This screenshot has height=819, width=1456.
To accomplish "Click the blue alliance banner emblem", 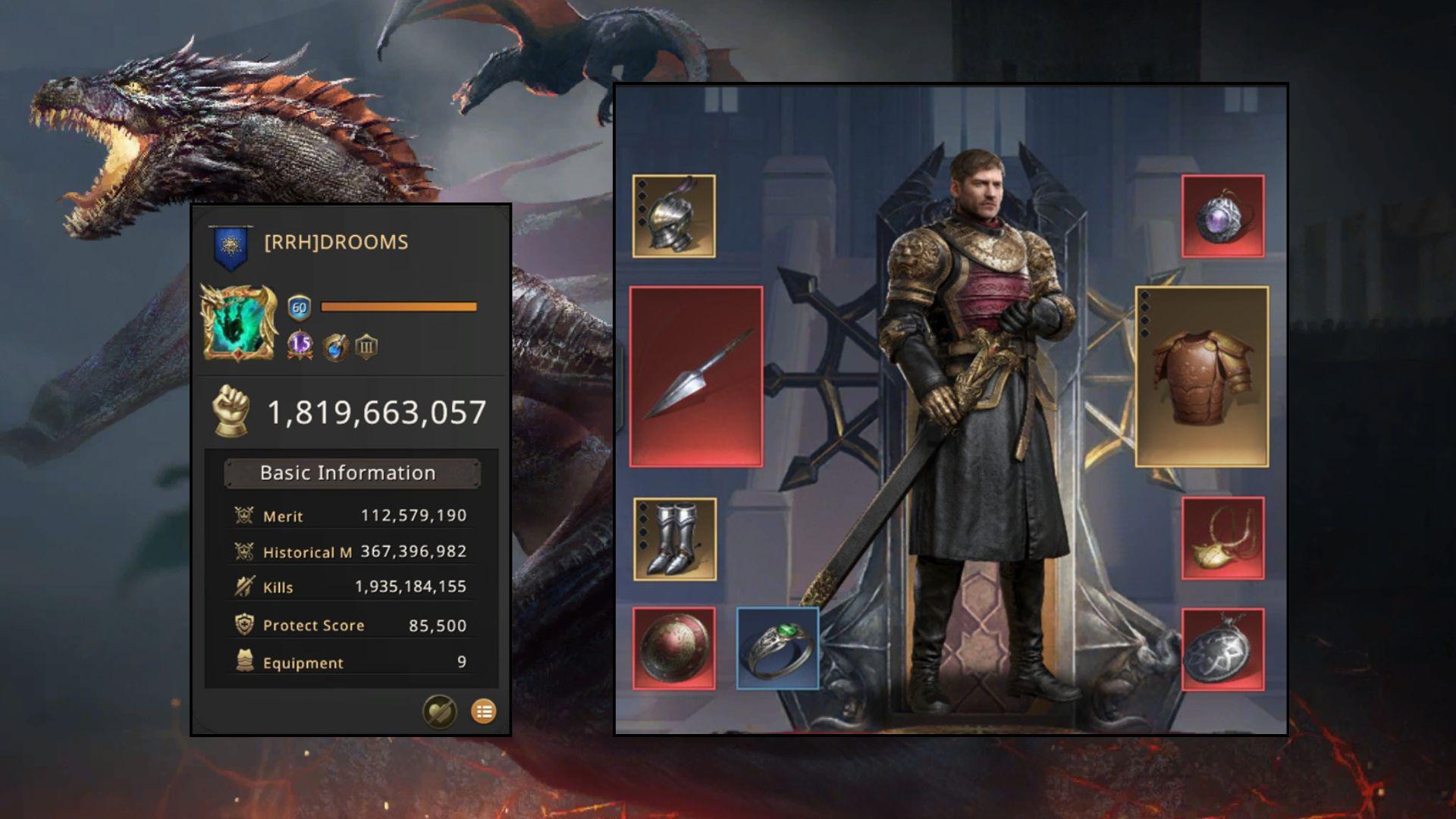I will [230, 246].
